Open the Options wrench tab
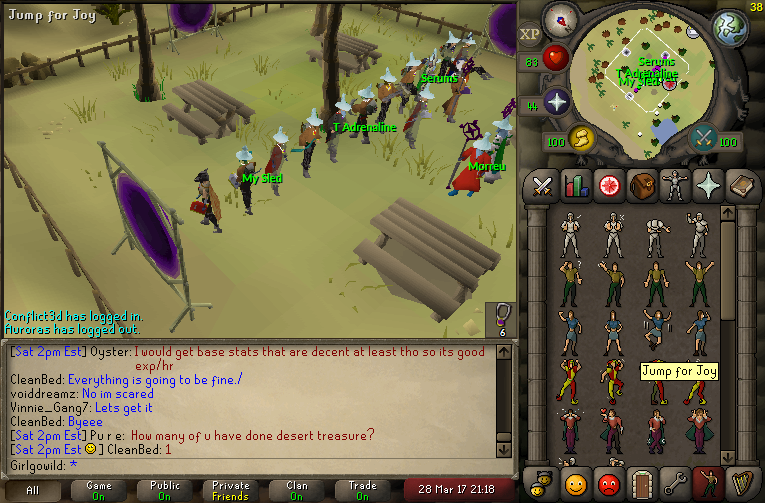Image resolution: width=765 pixels, height=503 pixels. (674, 483)
